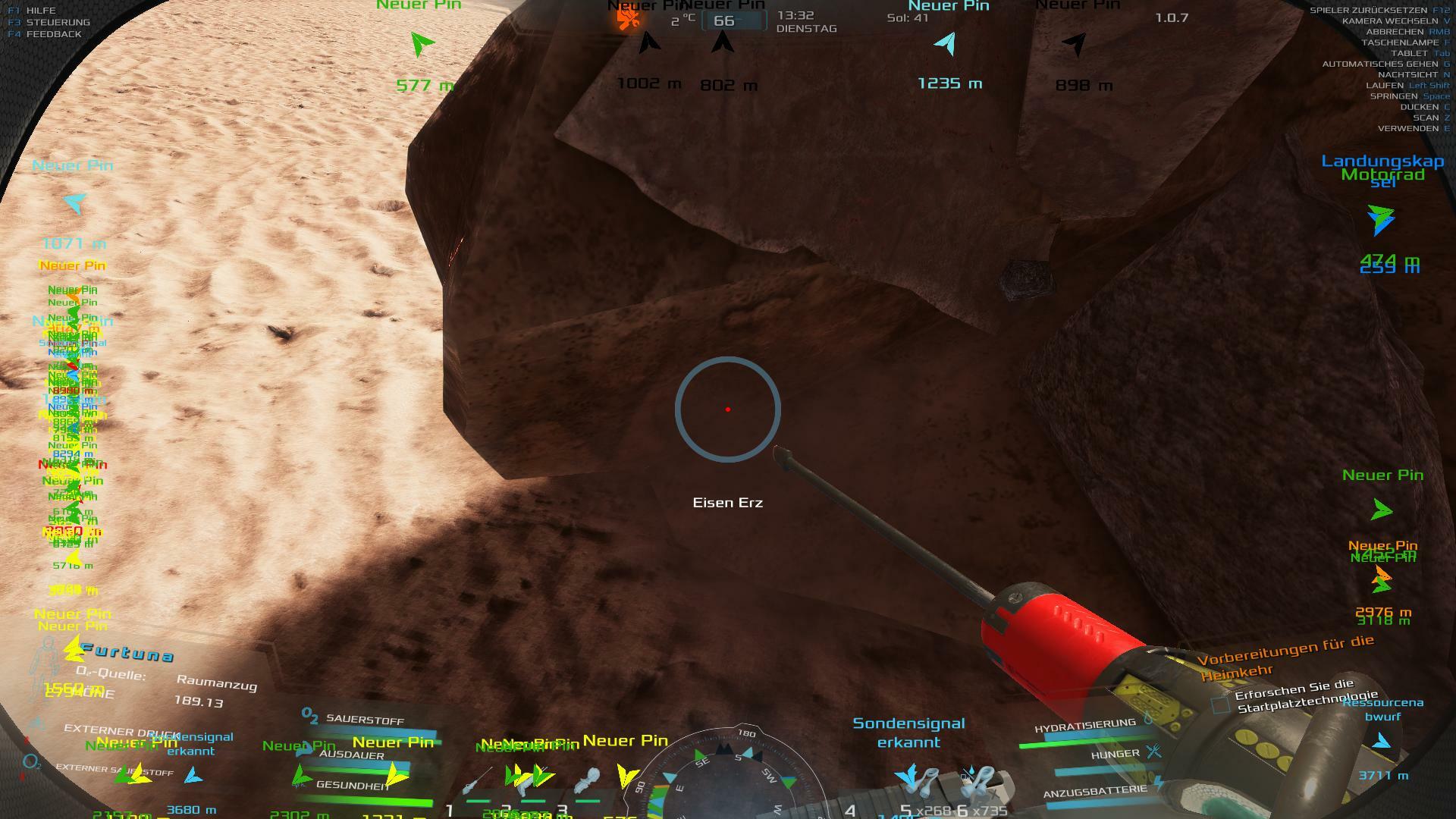Click the green pin arrow right of Eisen Erz
Screen dimensions: 1456x819
pos(1382,510)
